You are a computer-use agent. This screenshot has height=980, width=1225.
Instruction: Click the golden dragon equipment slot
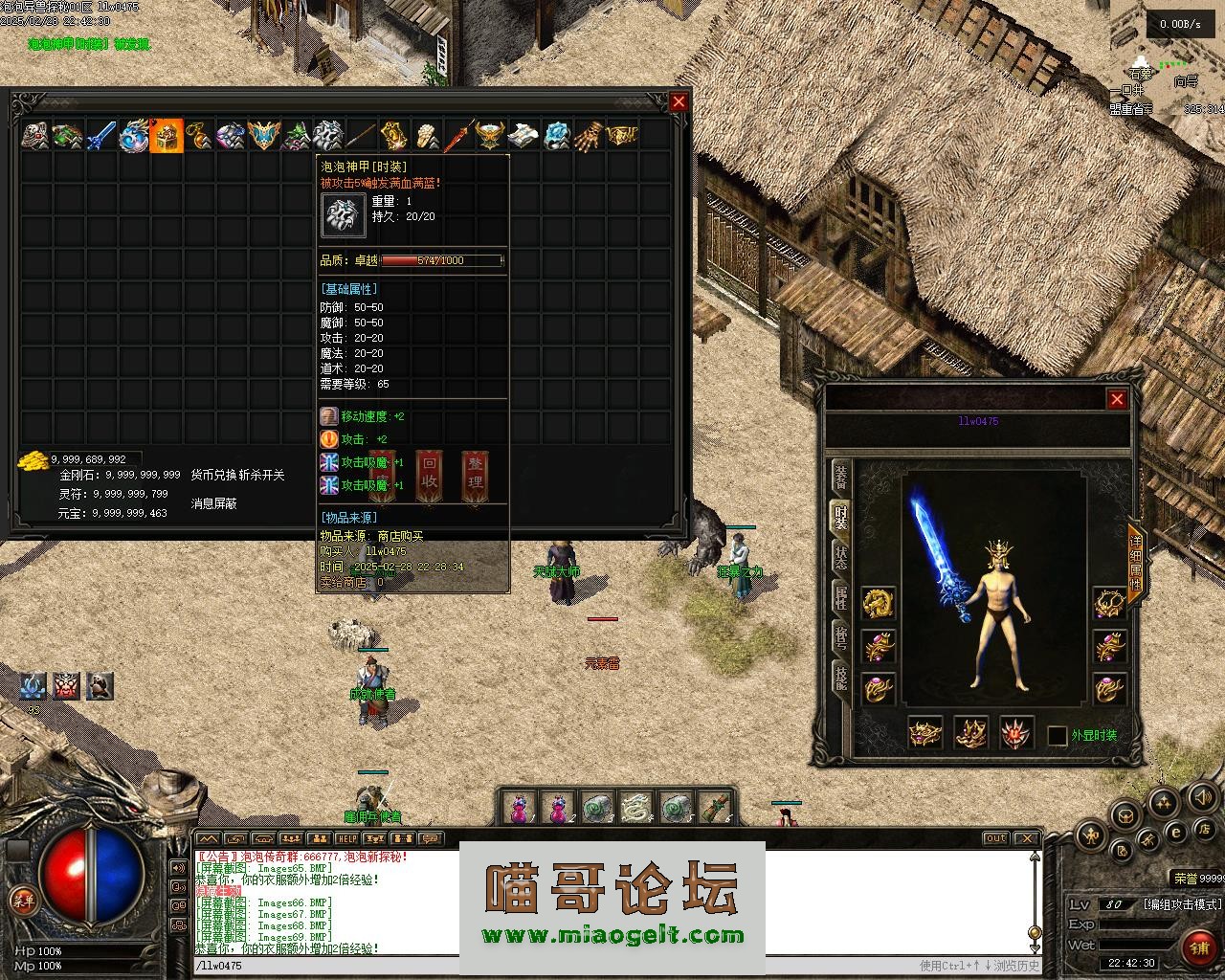click(878, 604)
